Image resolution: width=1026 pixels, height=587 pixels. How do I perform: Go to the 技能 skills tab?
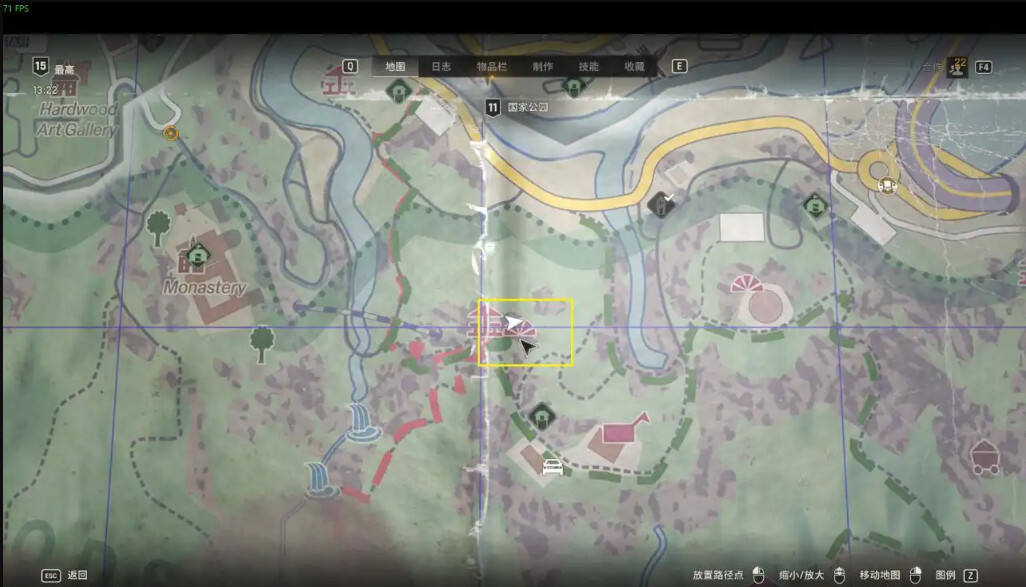589,67
